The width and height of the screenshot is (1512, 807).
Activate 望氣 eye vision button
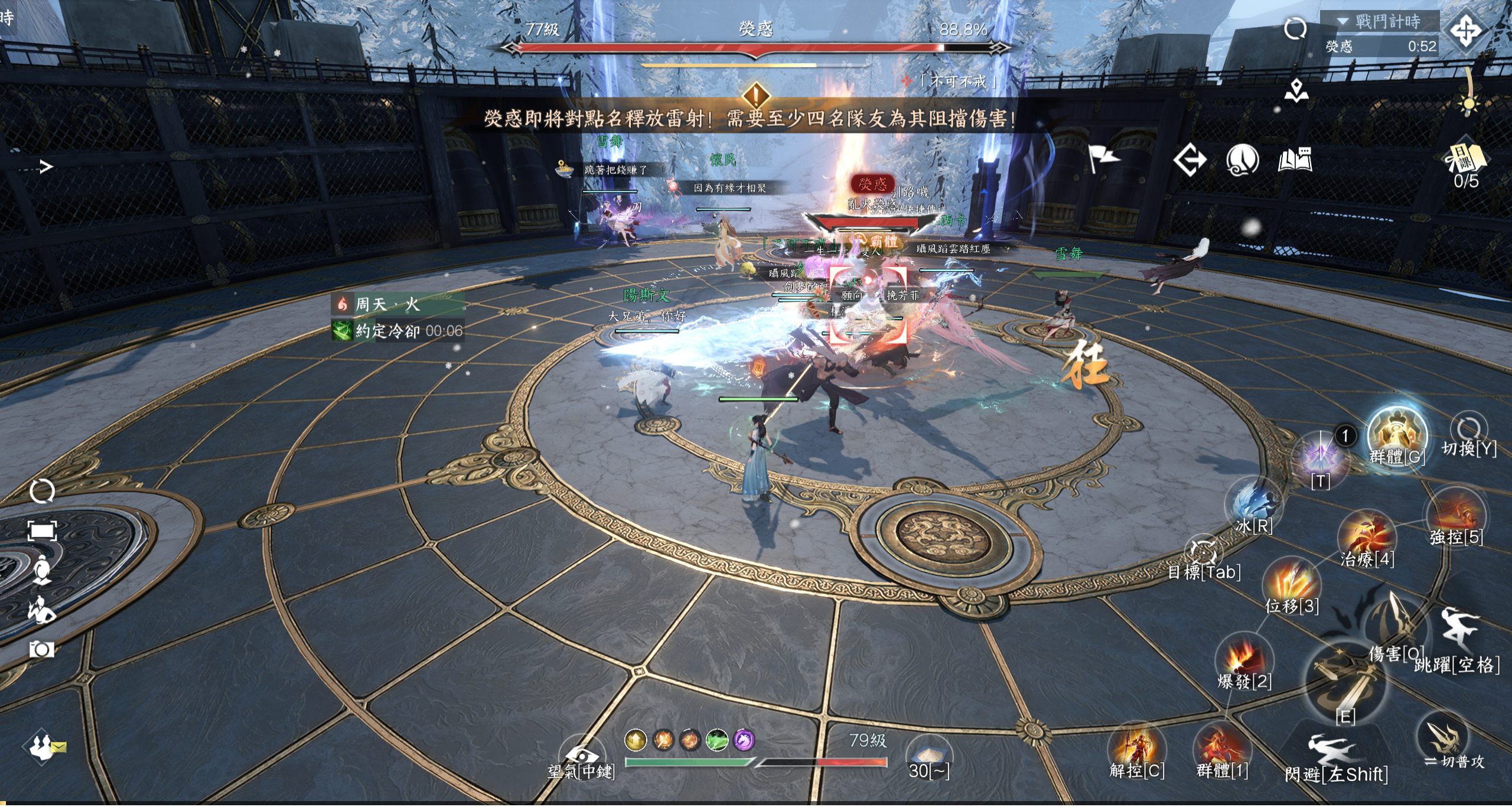click(x=581, y=755)
